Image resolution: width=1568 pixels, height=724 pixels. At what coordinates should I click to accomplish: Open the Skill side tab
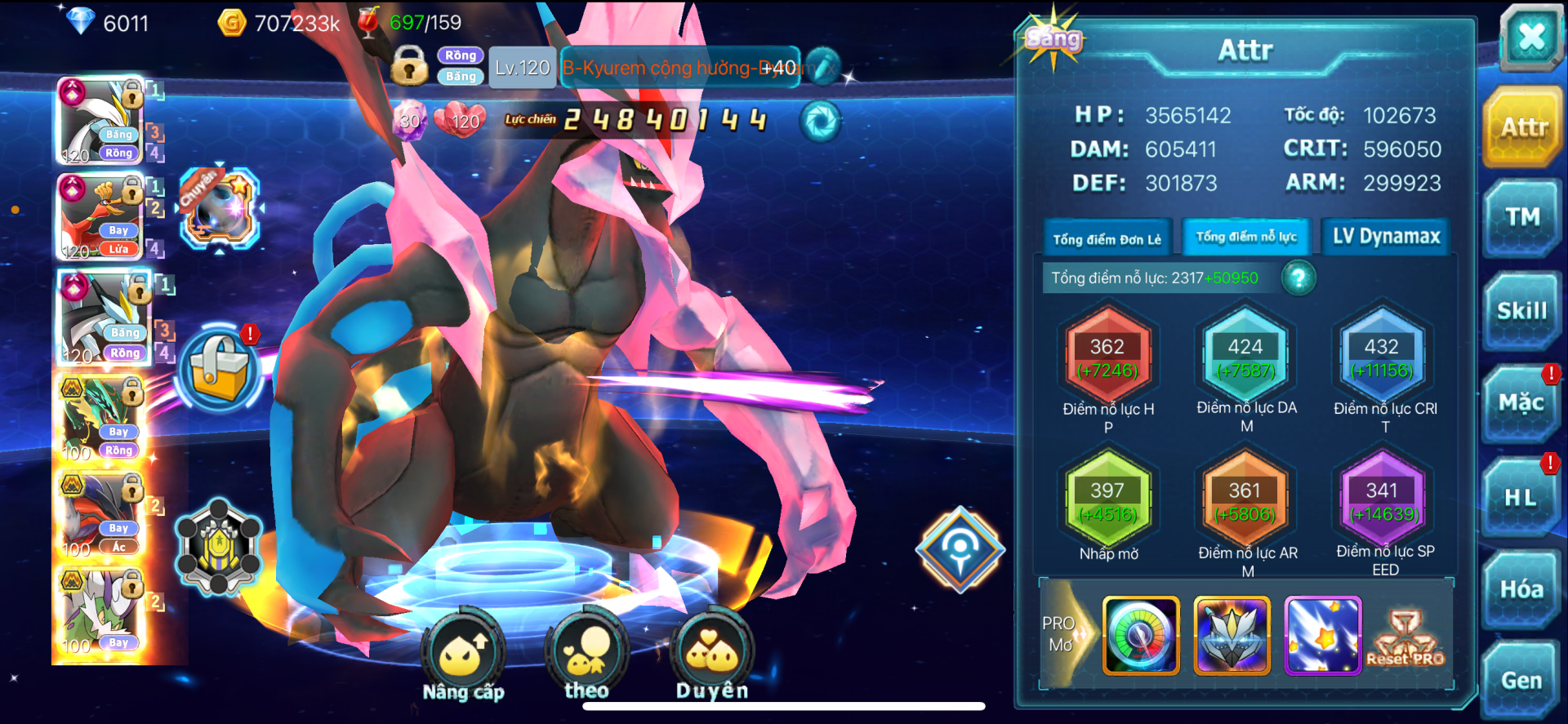[1522, 311]
